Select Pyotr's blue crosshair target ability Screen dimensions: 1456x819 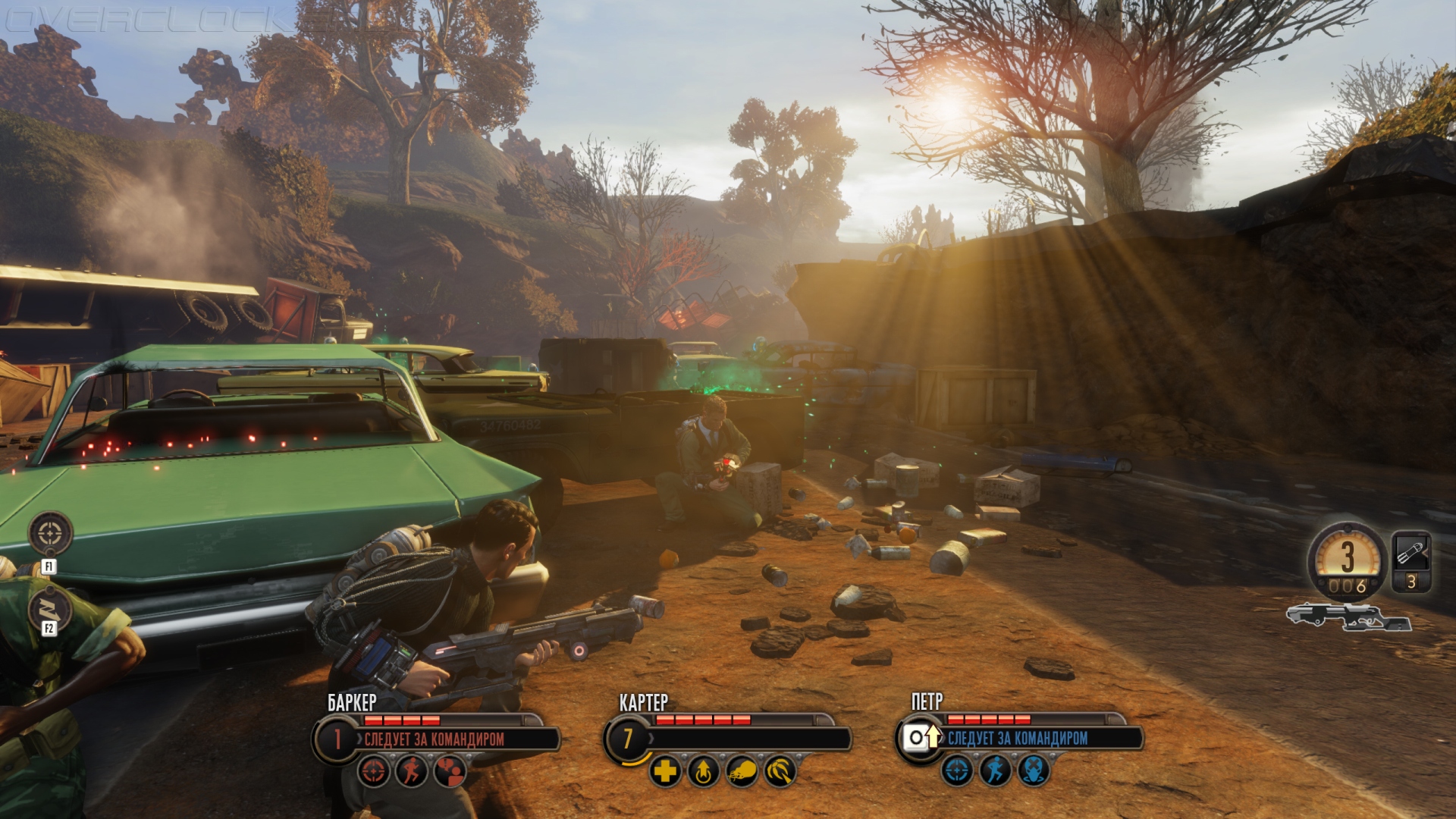coord(958,772)
